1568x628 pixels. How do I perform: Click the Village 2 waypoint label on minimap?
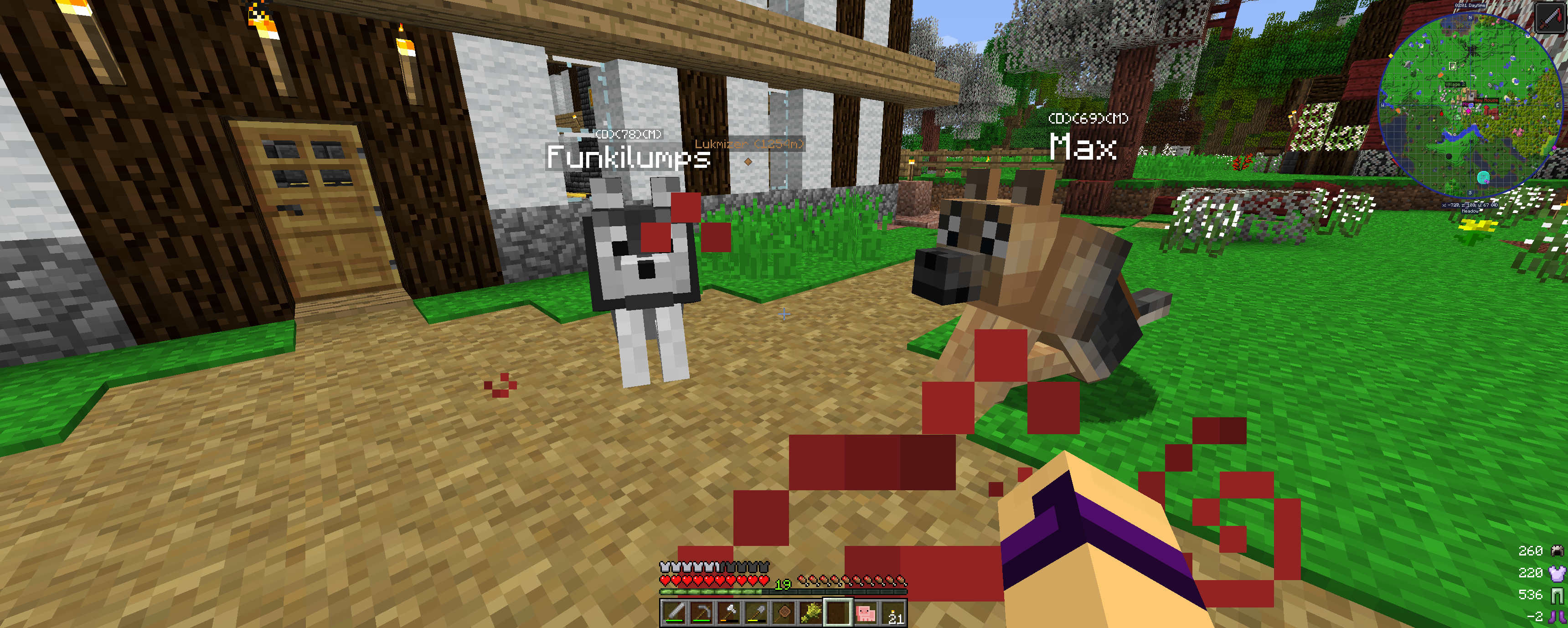click(x=1455, y=84)
